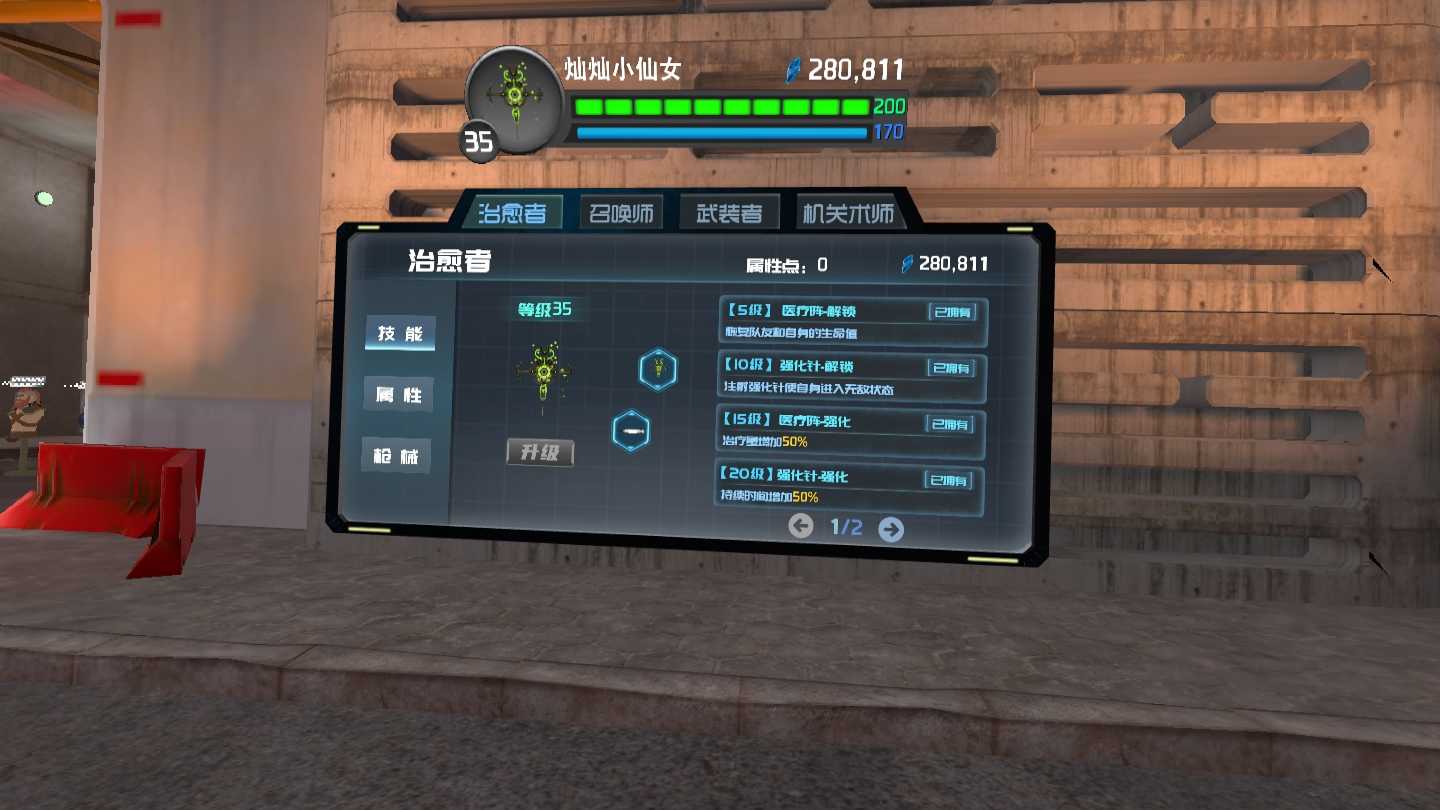Select the 10级 强化针-解锁 skill row
Image resolution: width=1440 pixels, height=810 pixels.
click(x=852, y=377)
